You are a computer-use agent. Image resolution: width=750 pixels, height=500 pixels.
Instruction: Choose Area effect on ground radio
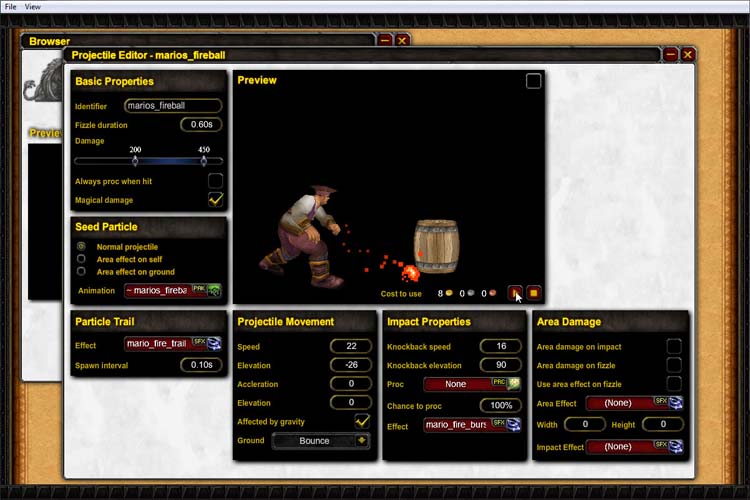pyautogui.click(x=82, y=272)
